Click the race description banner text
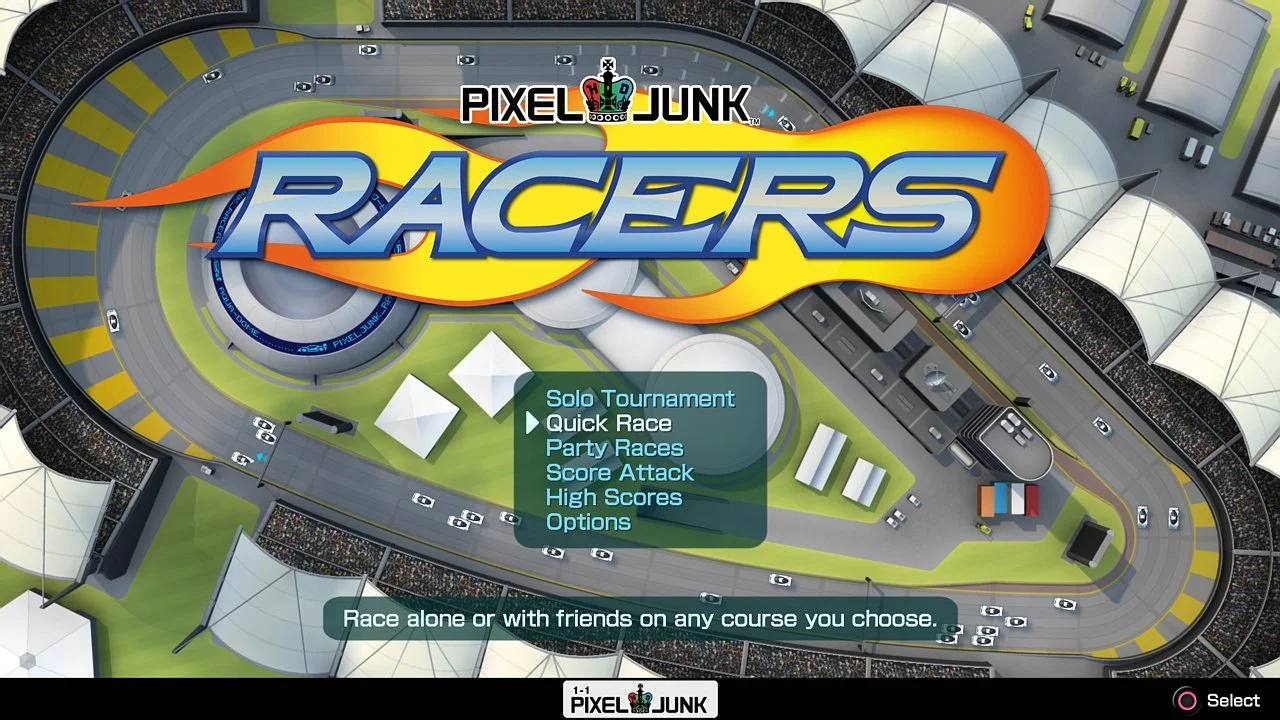1280x720 pixels. (x=639, y=618)
